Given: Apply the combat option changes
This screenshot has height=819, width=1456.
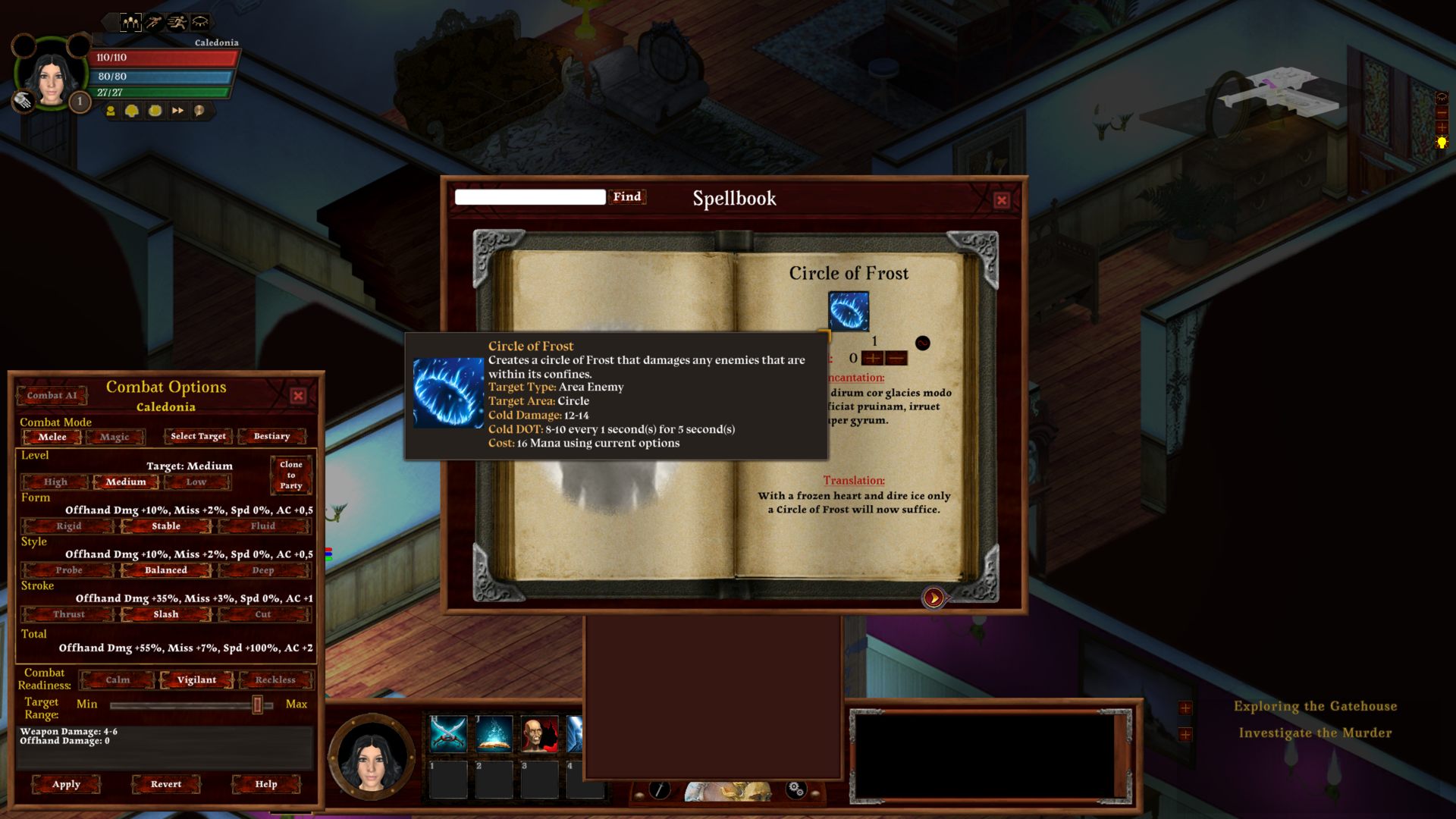Looking at the screenshot, I should pyautogui.click(x=66, y=784).
